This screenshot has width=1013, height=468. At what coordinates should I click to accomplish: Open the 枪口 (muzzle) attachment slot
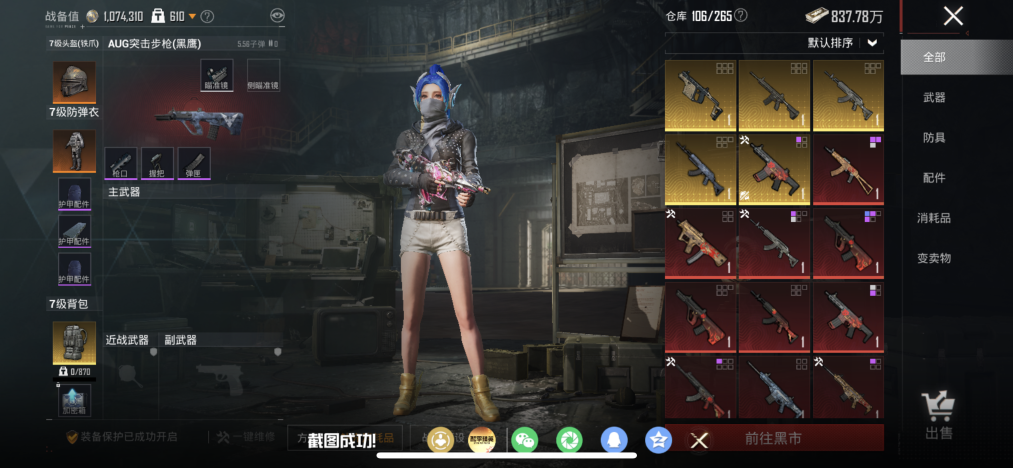pos(120,163)
